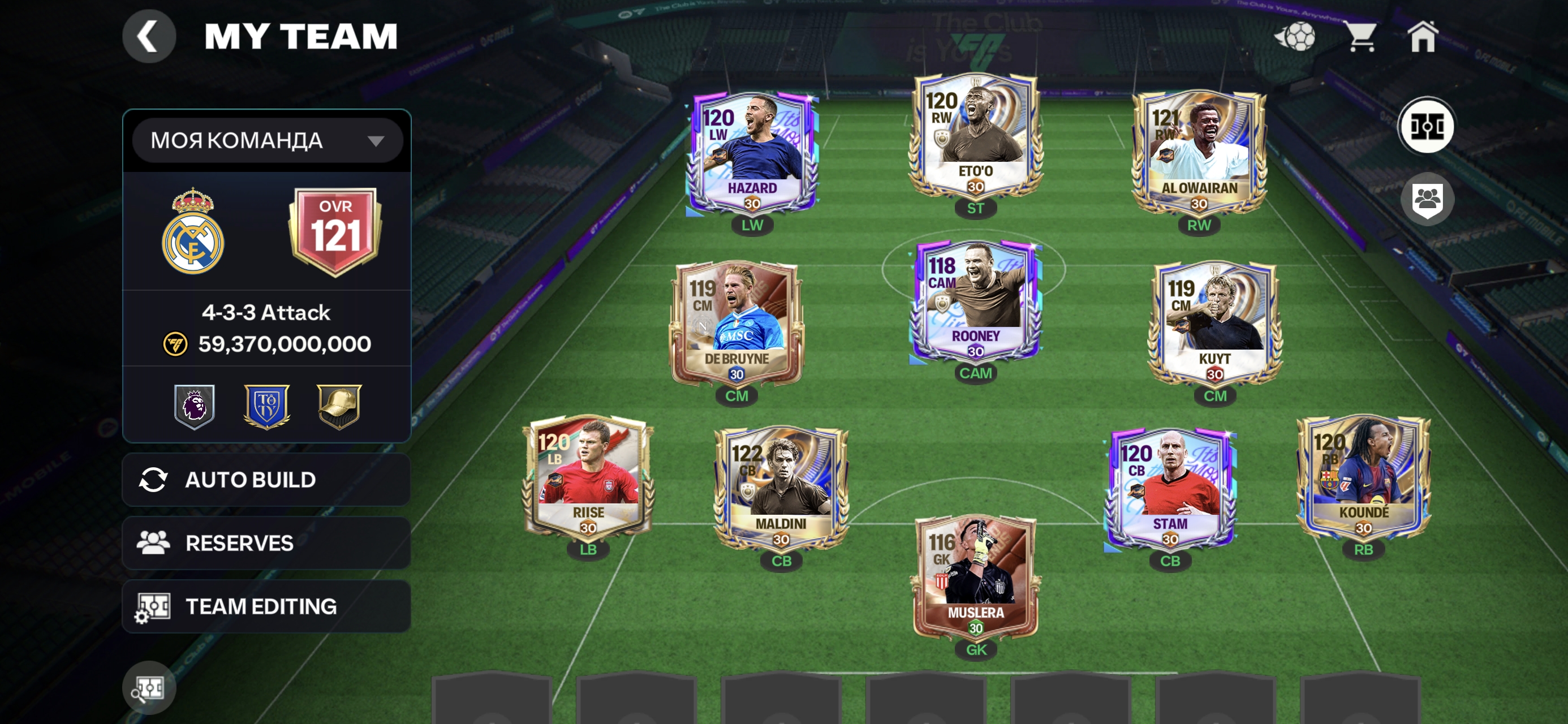Open the МОЯ КОМАНДА team dropdown

pyautogui.click(x=266, y=141)
